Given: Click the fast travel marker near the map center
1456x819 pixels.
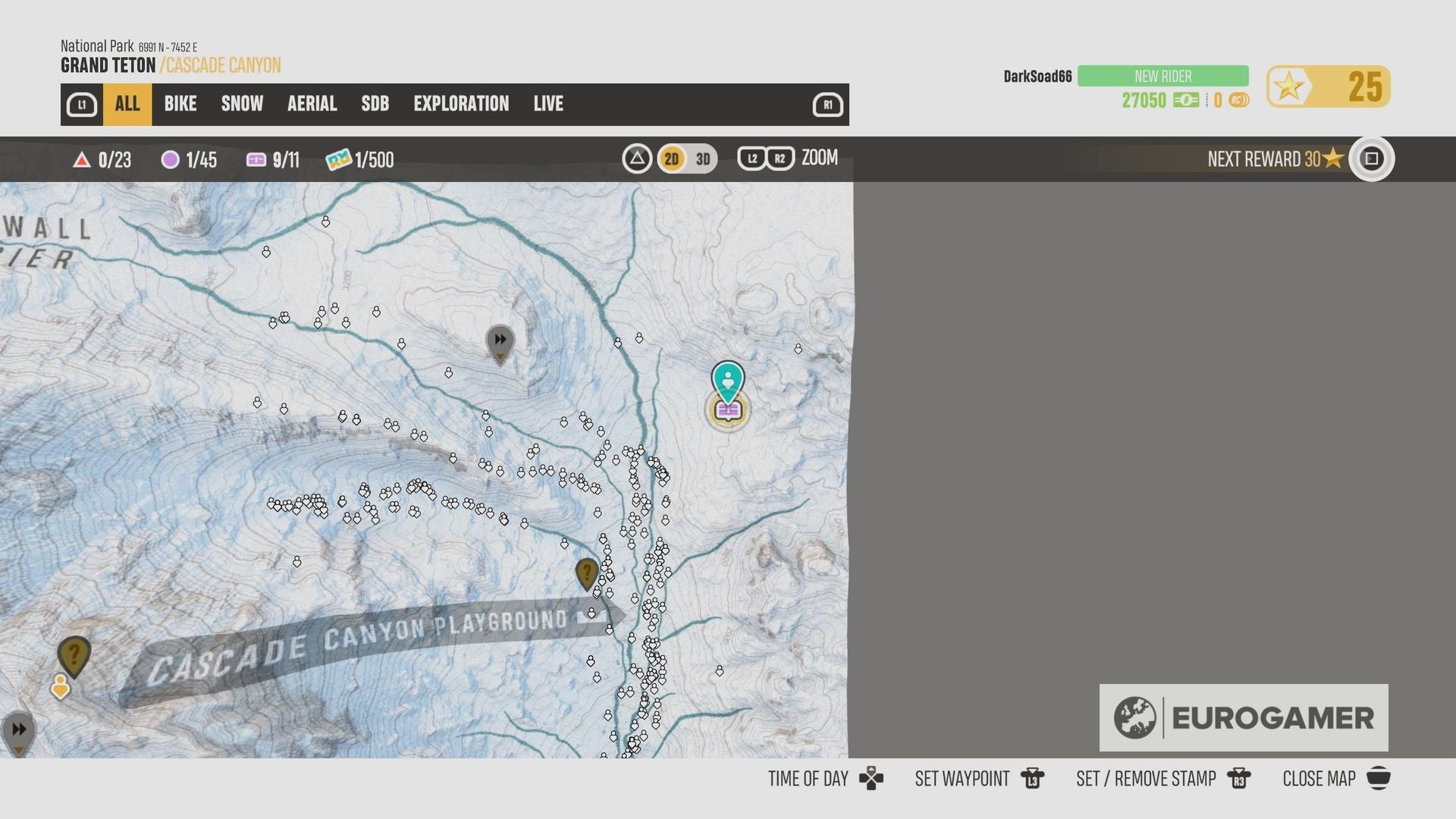Looking at the screenshot, I should click(x=500, y=341).
